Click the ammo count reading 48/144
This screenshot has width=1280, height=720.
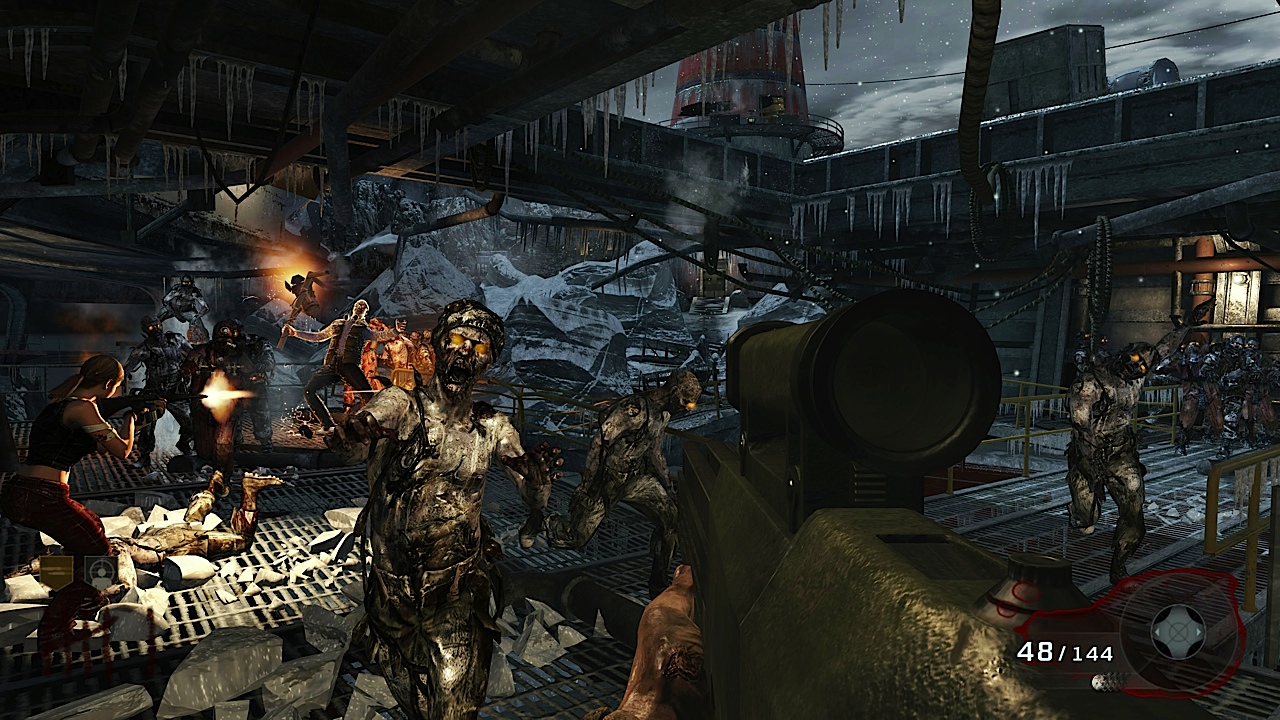point(1066,652)
